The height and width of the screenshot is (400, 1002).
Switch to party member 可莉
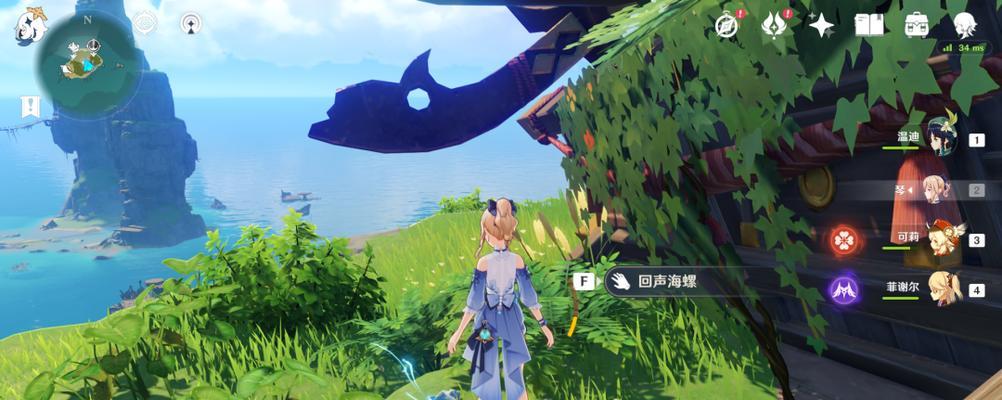pos(940,240)
